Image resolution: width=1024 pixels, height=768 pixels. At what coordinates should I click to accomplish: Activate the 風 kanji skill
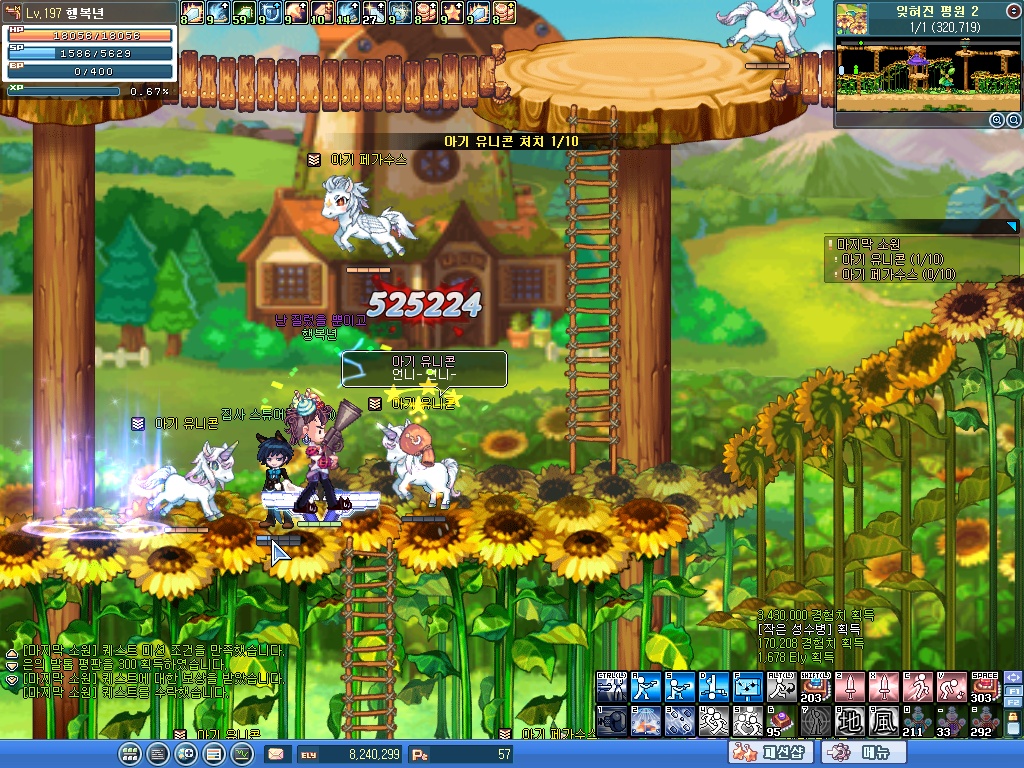pyautogui.click(x=884, y=721)
